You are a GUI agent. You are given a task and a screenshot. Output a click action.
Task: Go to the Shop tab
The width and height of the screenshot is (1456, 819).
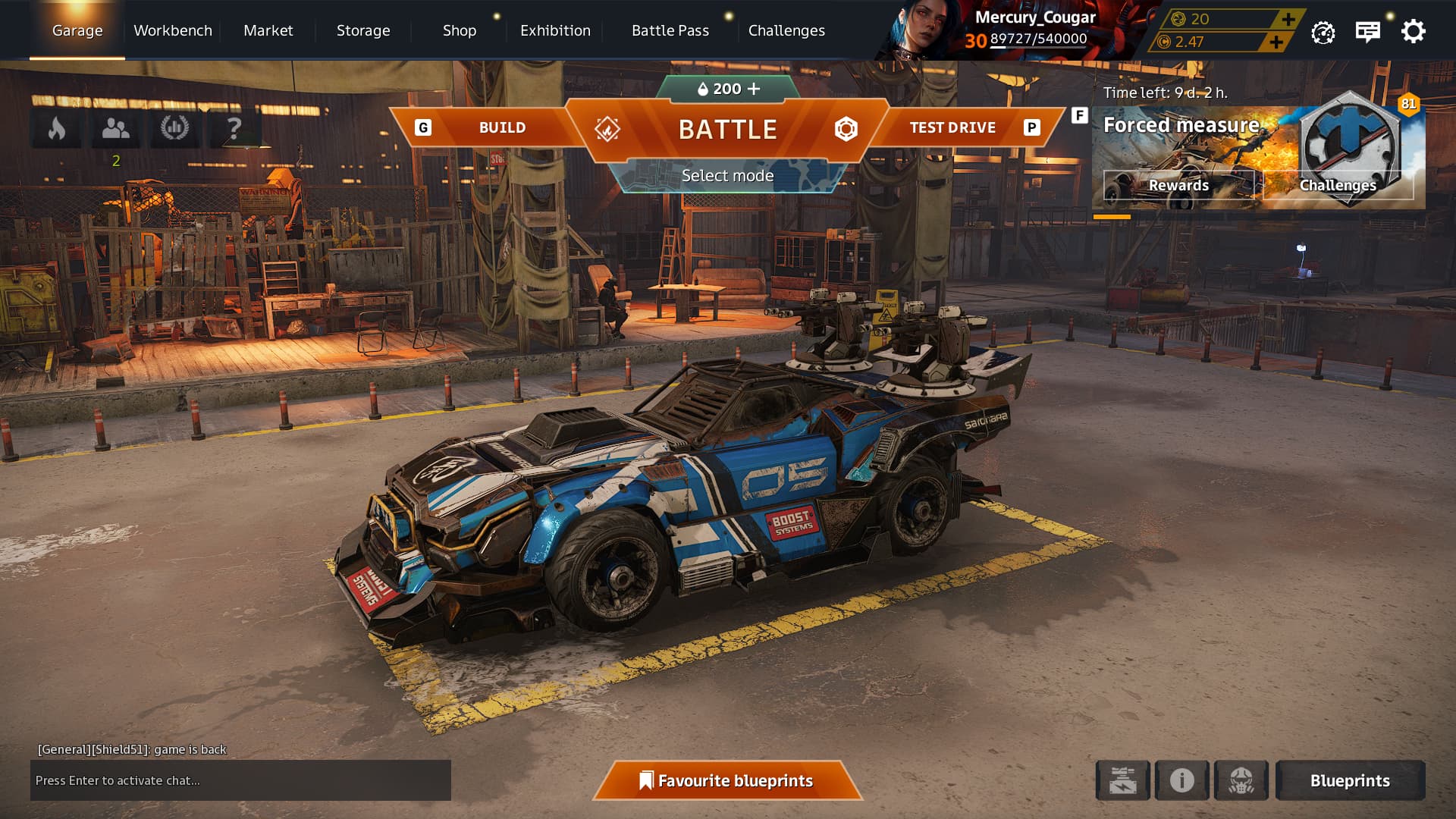pos(460,30)
